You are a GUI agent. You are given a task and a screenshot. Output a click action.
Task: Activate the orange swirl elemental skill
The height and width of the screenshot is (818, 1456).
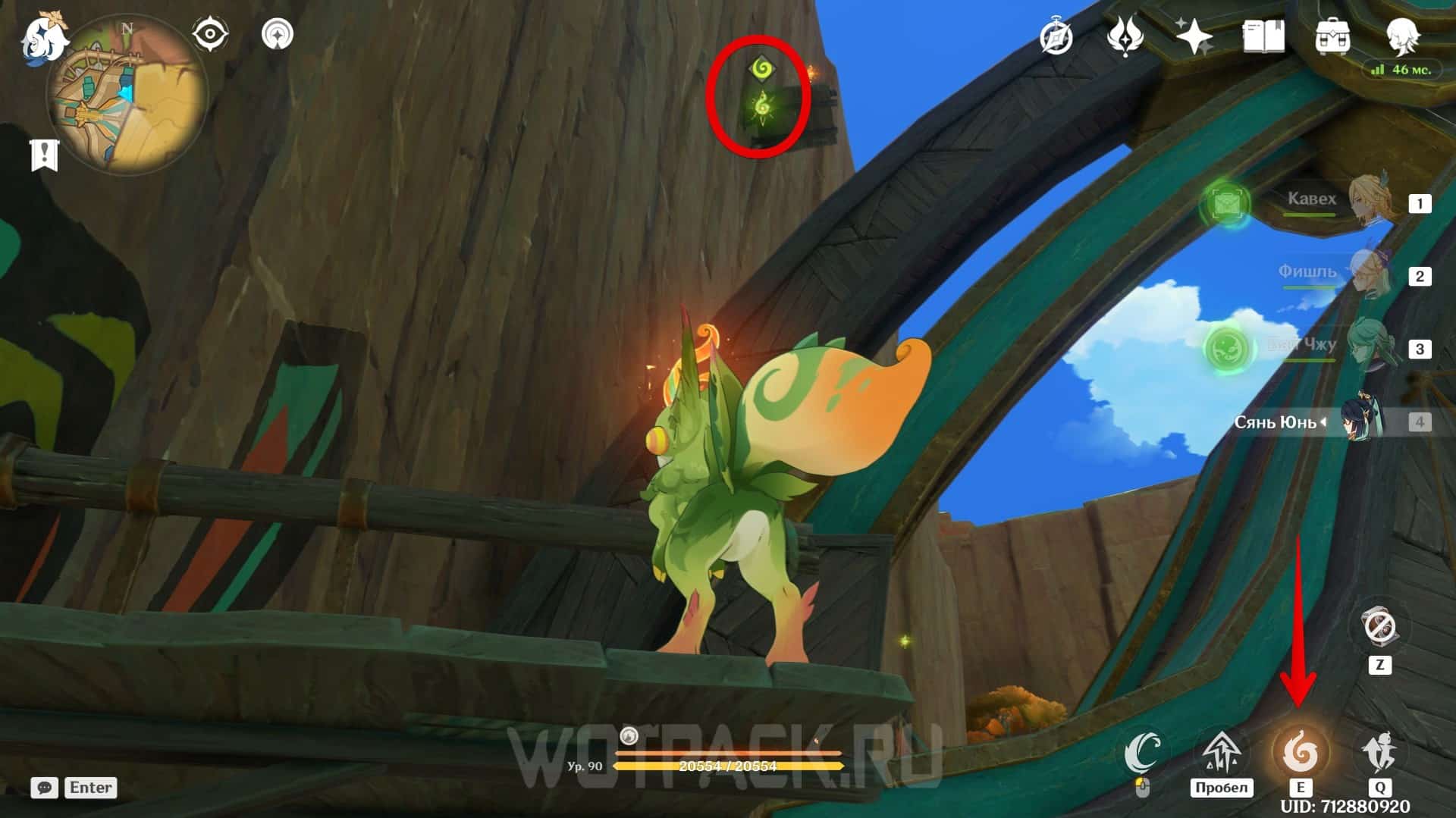click(x=1301, y=753)
